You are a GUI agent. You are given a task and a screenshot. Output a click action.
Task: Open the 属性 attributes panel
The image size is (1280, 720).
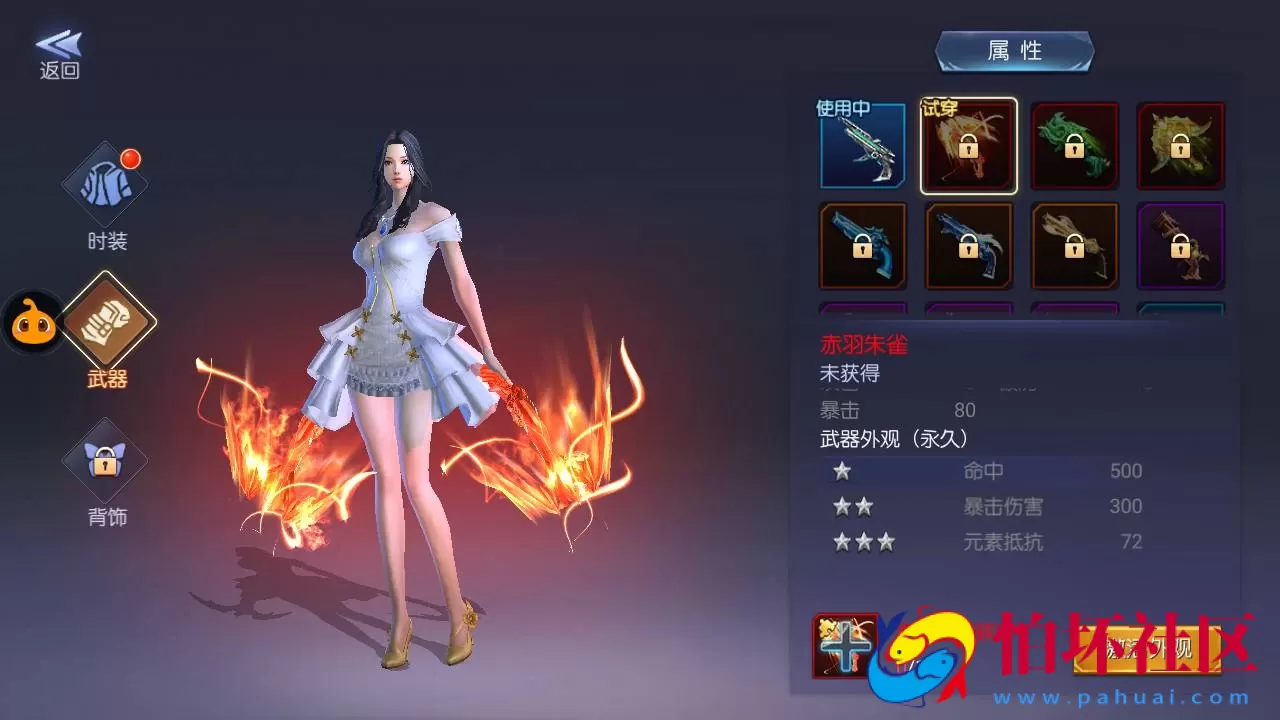tap(1014, 51)
